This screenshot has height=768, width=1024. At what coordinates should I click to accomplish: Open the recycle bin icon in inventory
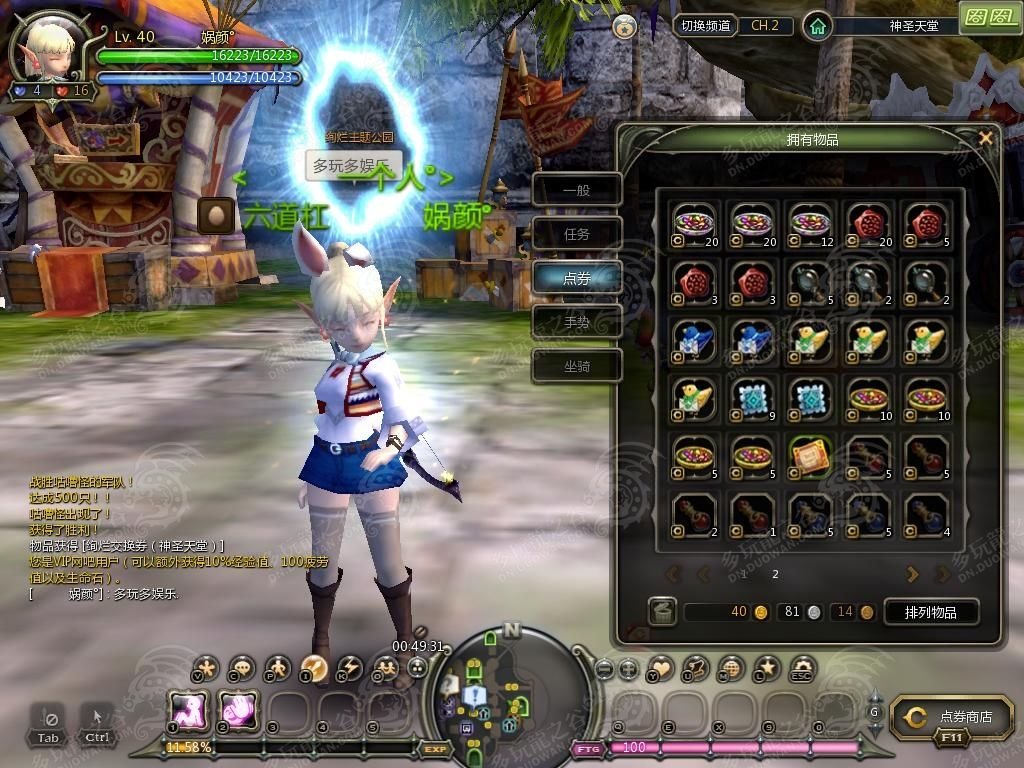tap(661, 612)
